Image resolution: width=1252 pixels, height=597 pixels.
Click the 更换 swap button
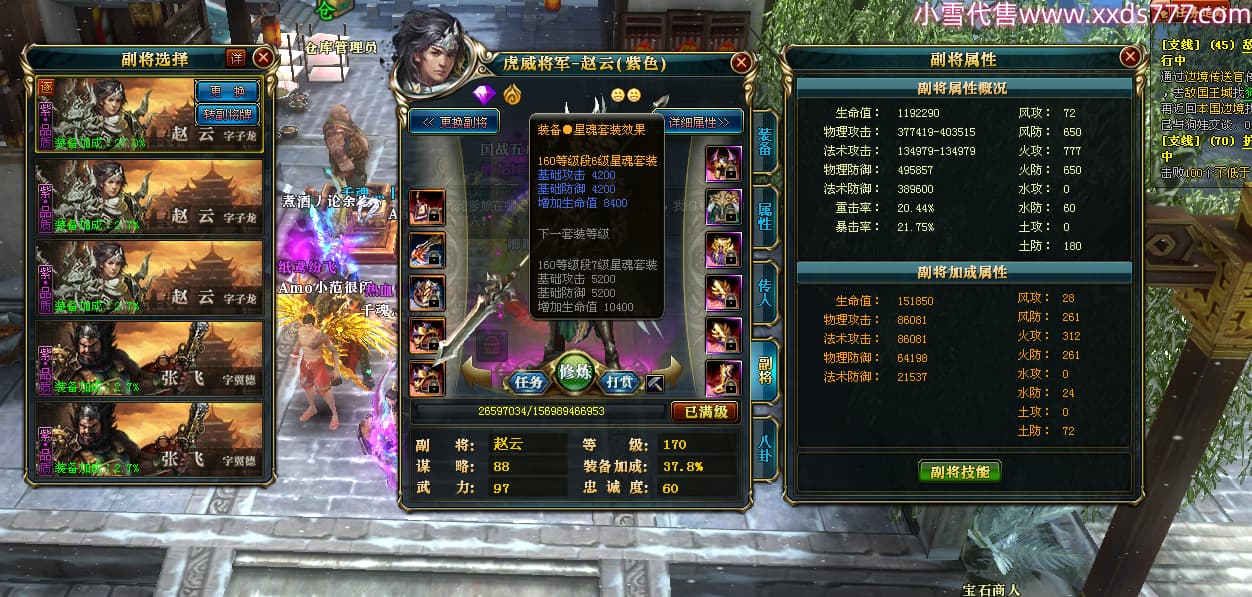pyautogui.click(x=226, y=91)
